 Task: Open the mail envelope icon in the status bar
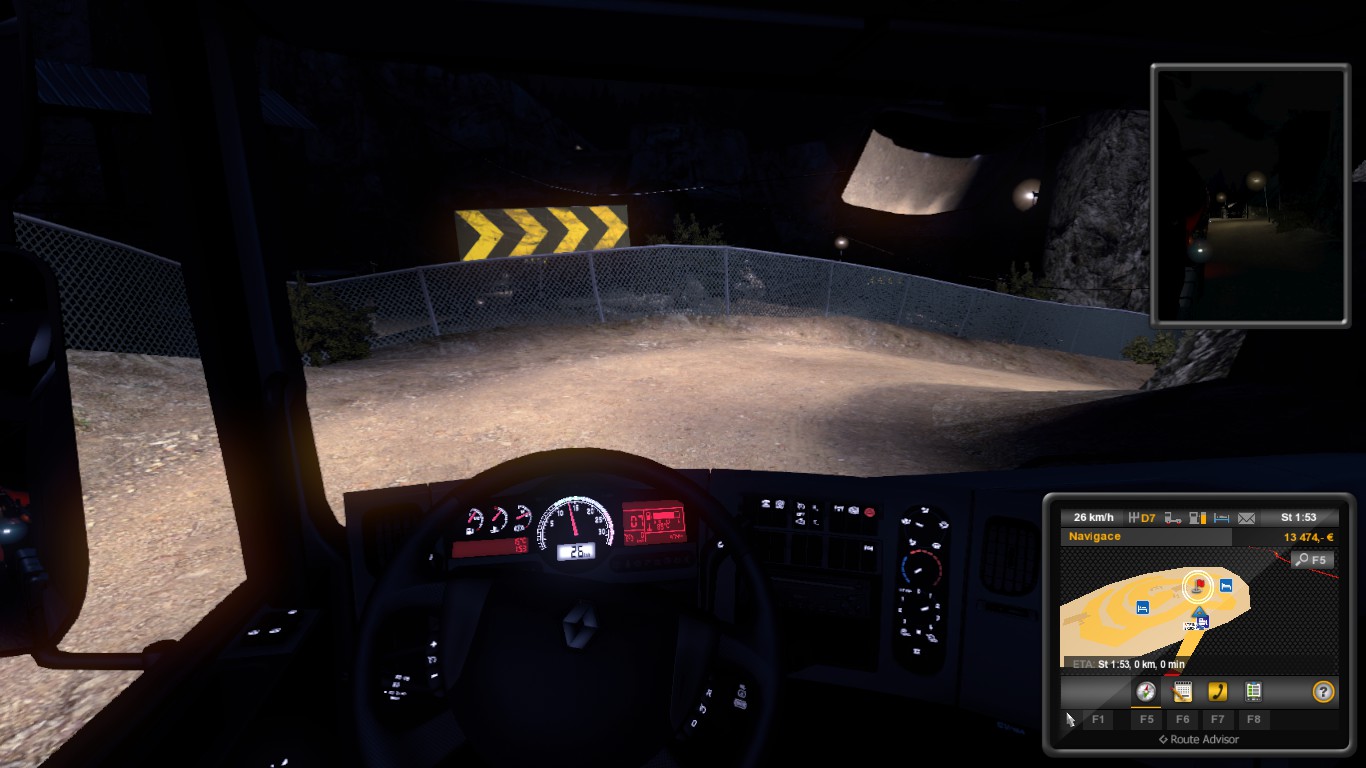coord(1247,516)
